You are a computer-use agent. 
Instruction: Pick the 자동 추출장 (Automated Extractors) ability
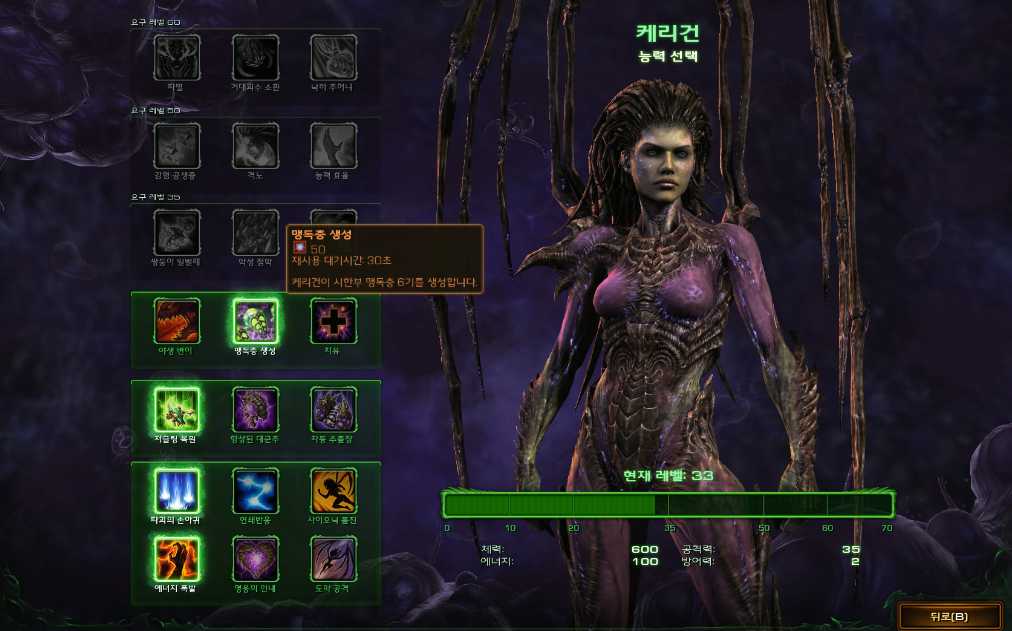pyautogui.click(x=333, y=409)
